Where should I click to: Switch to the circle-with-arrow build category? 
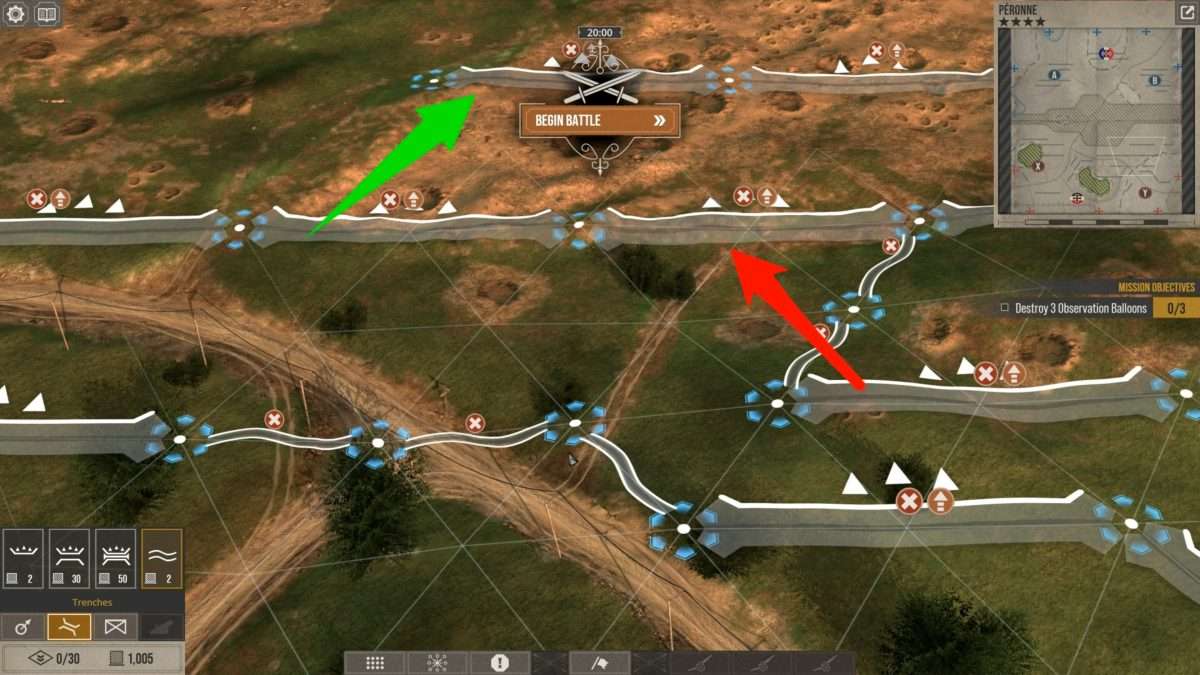(23, 627)
